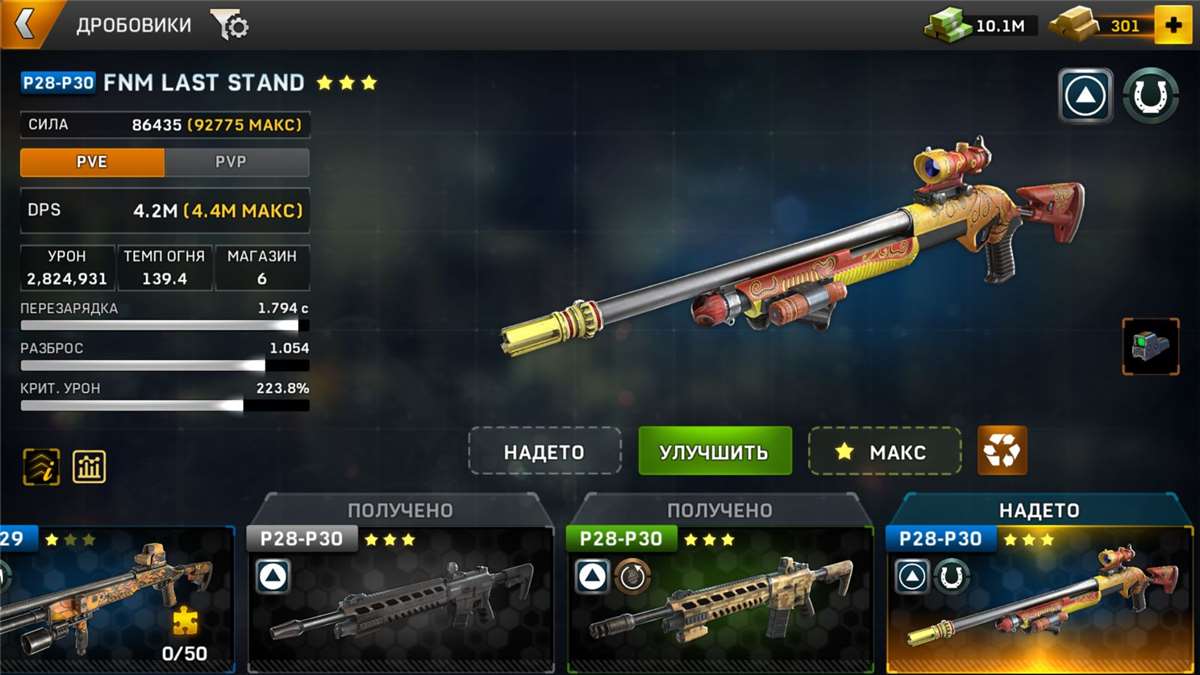Click the НАДЕТО equipped button

(x=544, y=451)
